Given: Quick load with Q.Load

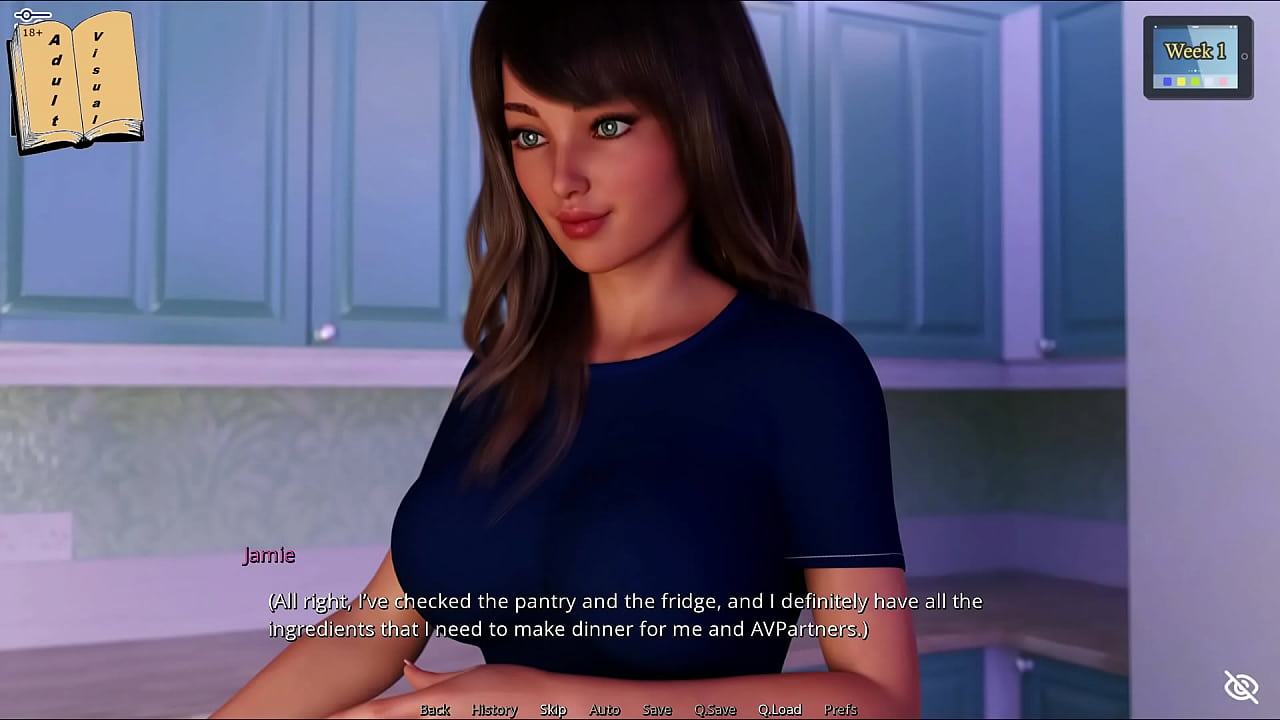Looking at the screenshot, I should click(779, 710).
